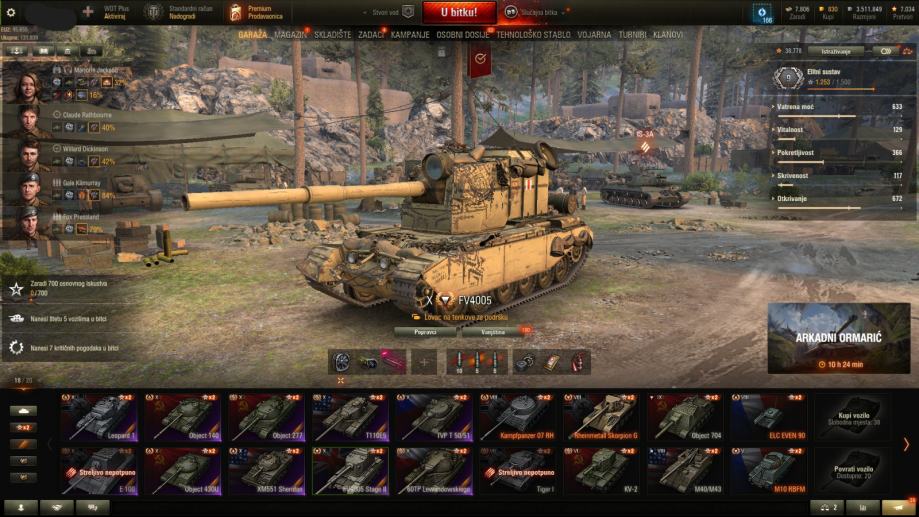
Task: Open the Popravci repair button
Action: pyautogui.click(x=424, y=329)
